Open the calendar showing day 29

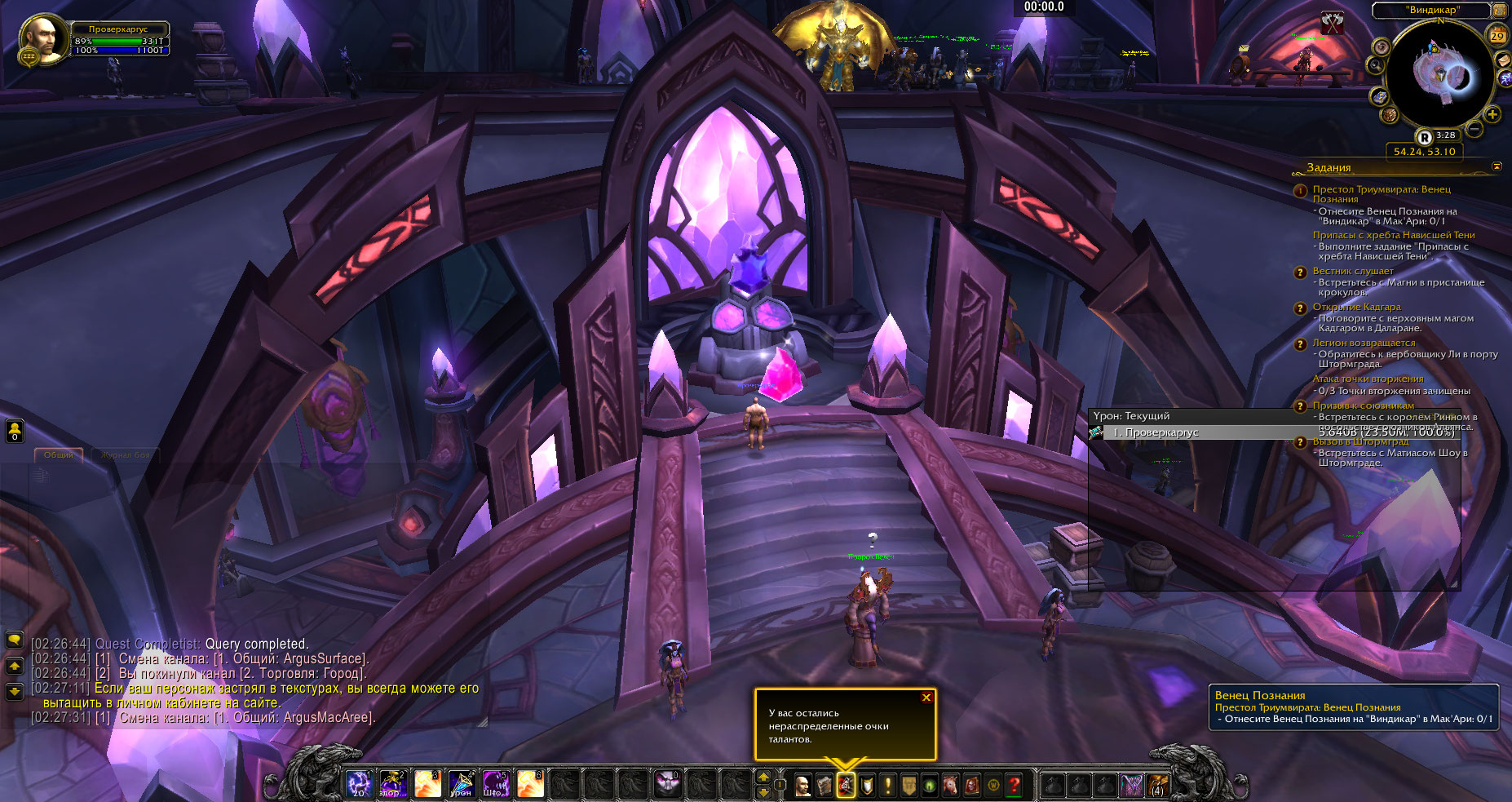pos(1497,35)
